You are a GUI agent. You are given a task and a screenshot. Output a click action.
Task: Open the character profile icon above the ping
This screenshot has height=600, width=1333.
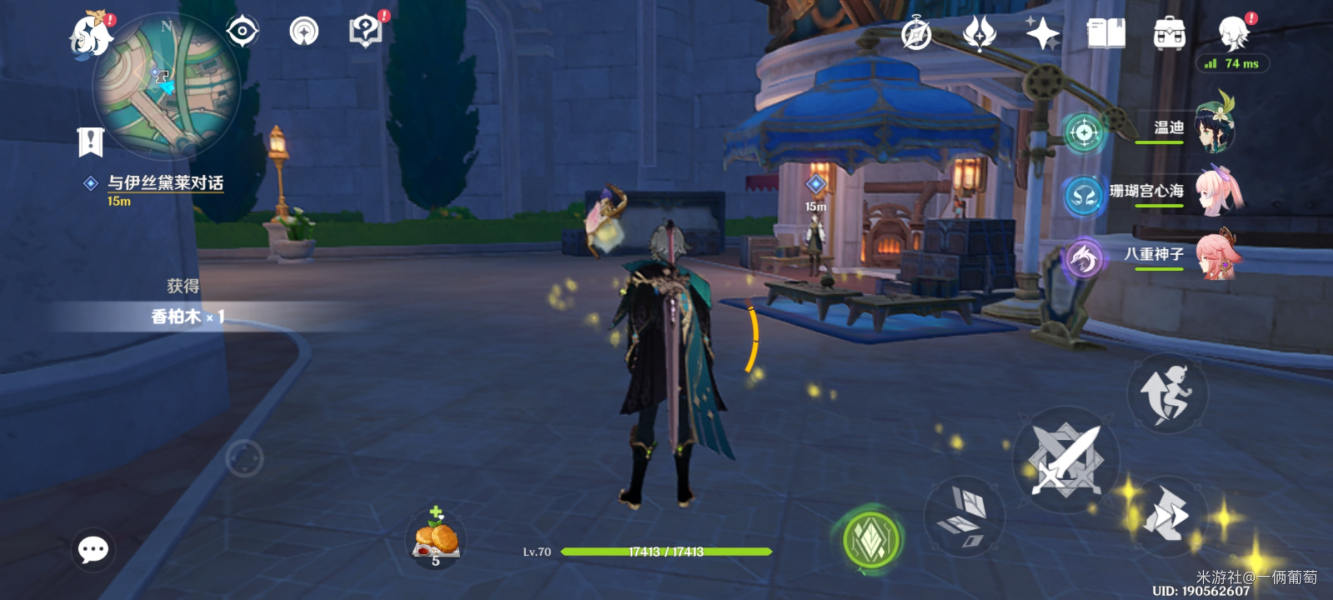tap(1232, 32)
